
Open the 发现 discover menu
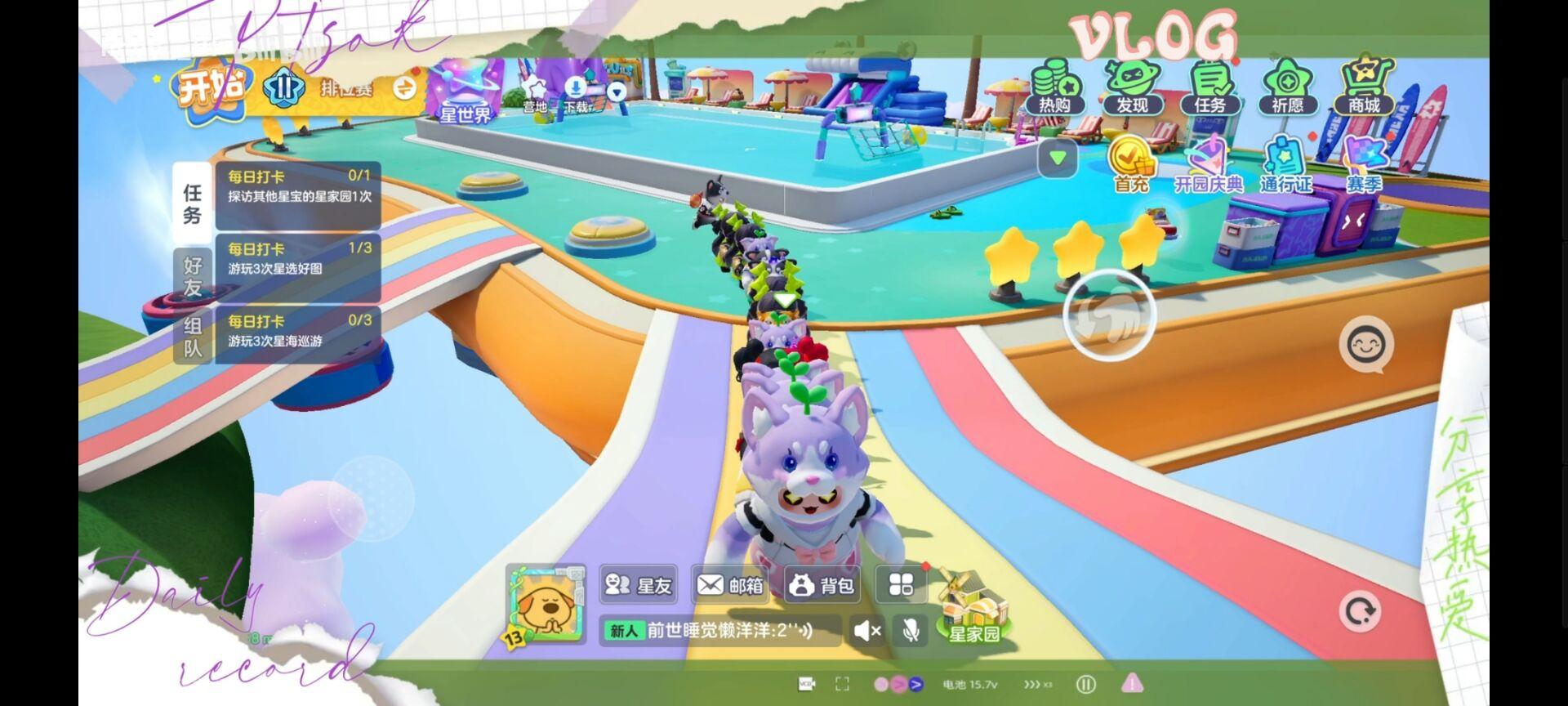[x=1132, y=88]
